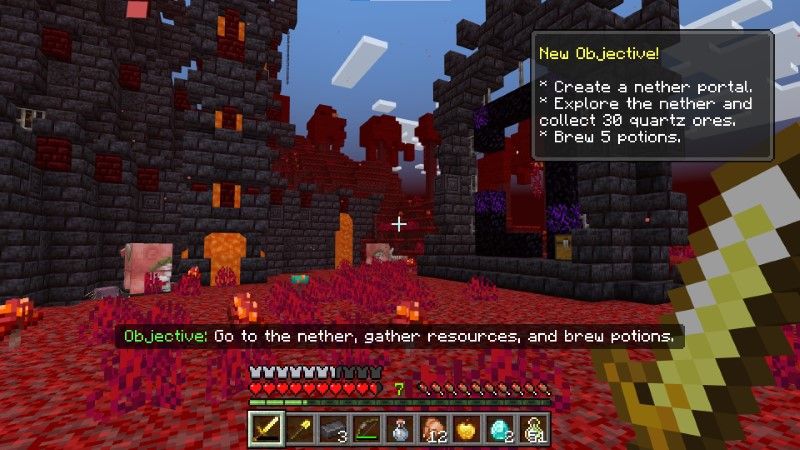Pick the cooked meat stack of 12

434,429
